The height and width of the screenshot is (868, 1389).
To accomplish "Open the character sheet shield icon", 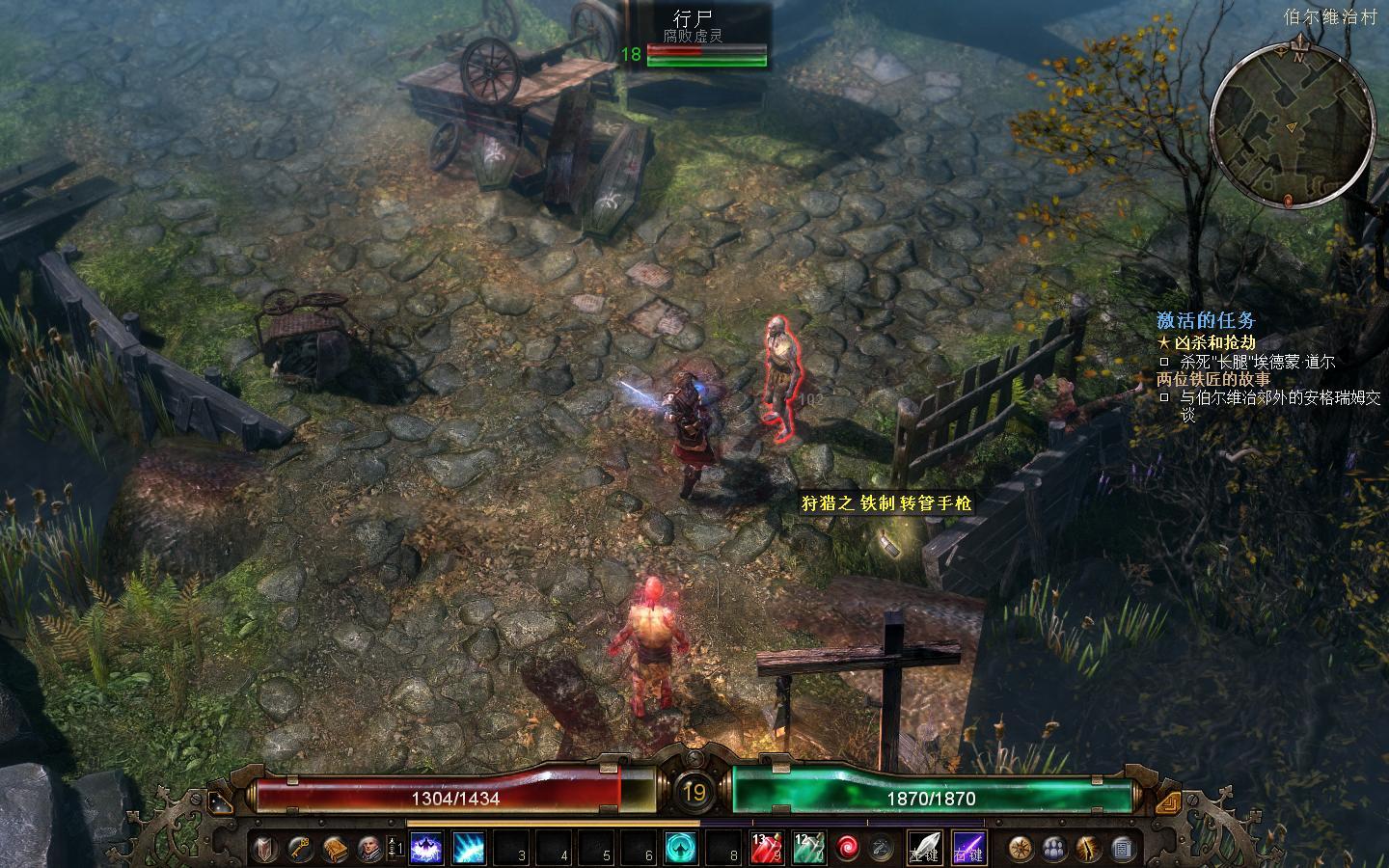I will point(263,849).
